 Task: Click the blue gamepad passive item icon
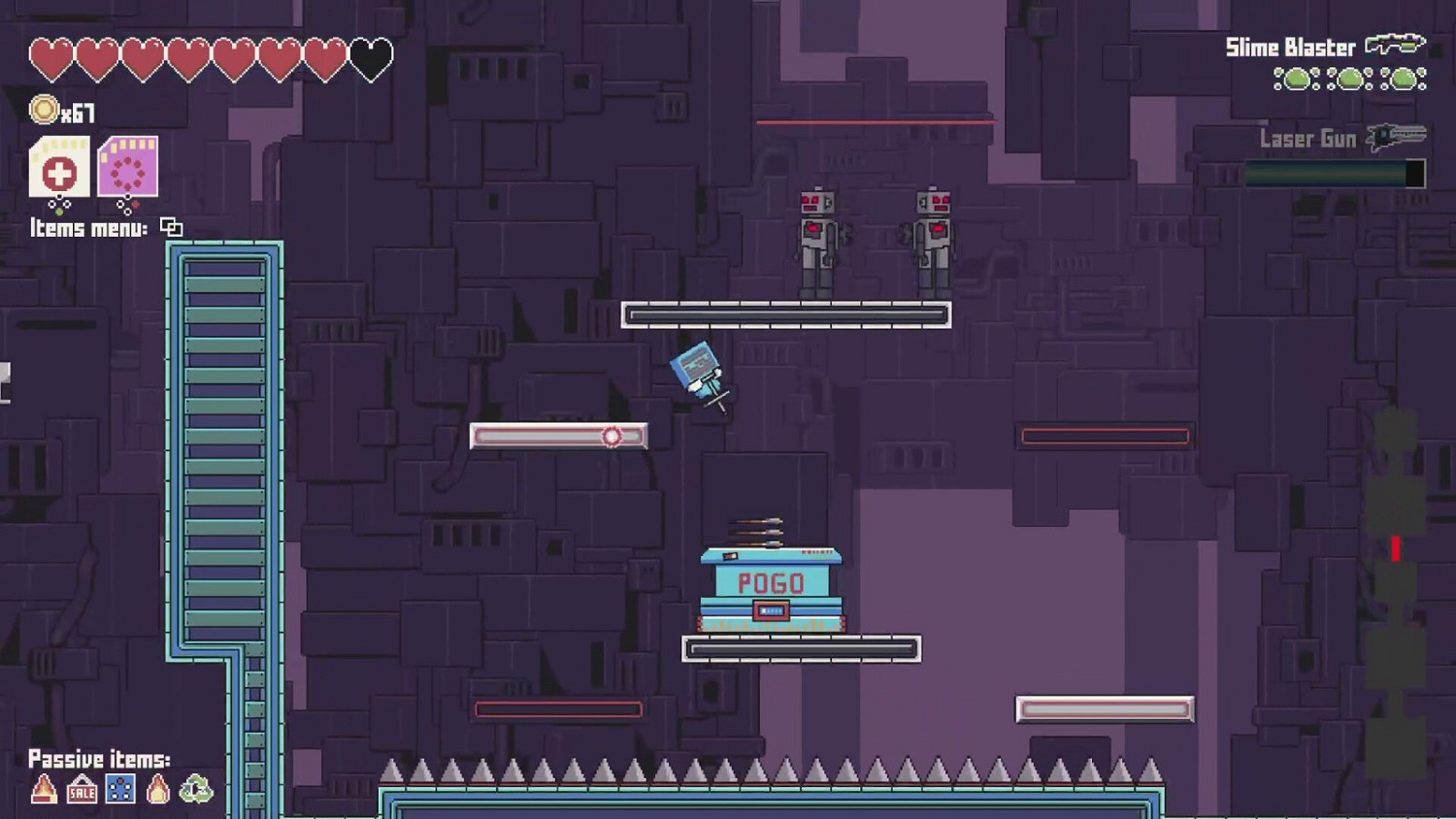click(118, 790)
